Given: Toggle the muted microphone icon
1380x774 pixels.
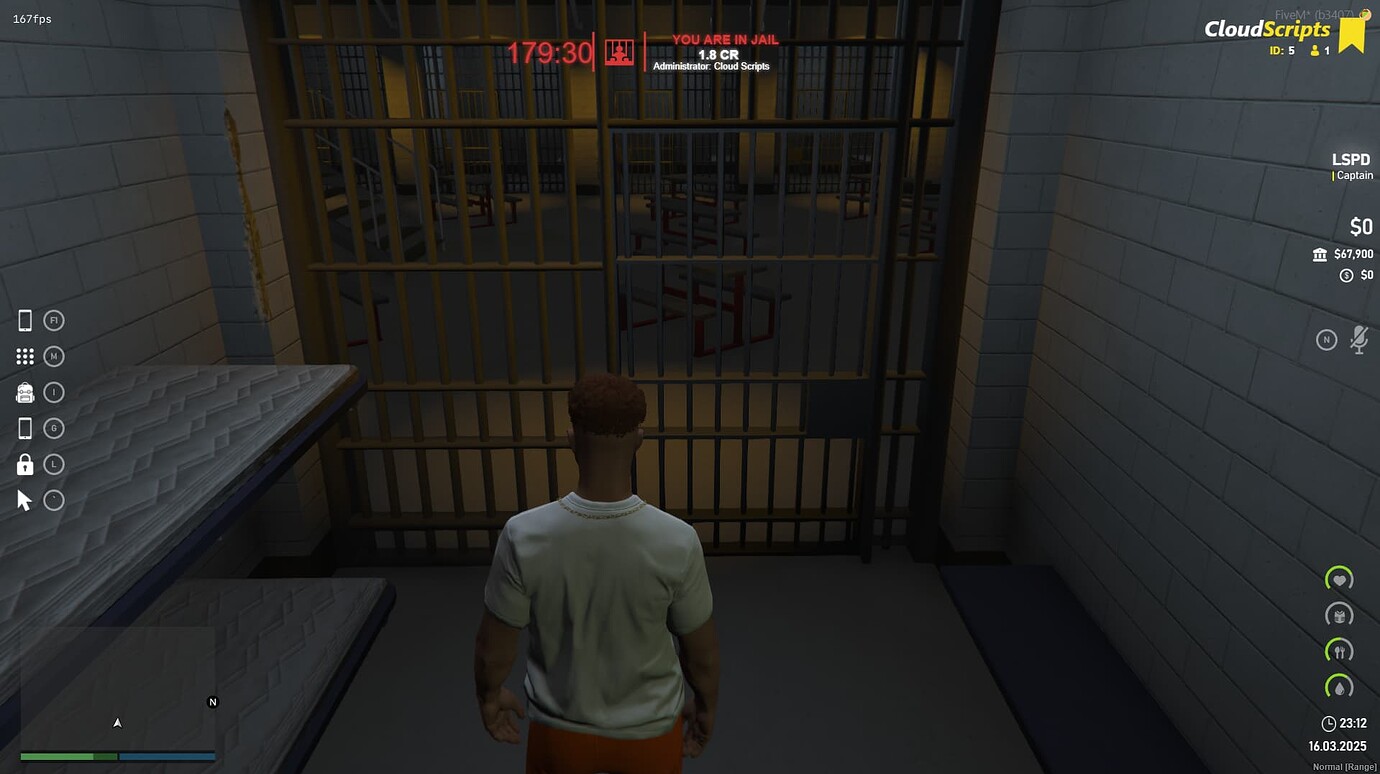Looking at the screenshot, I should [1359, 339].
